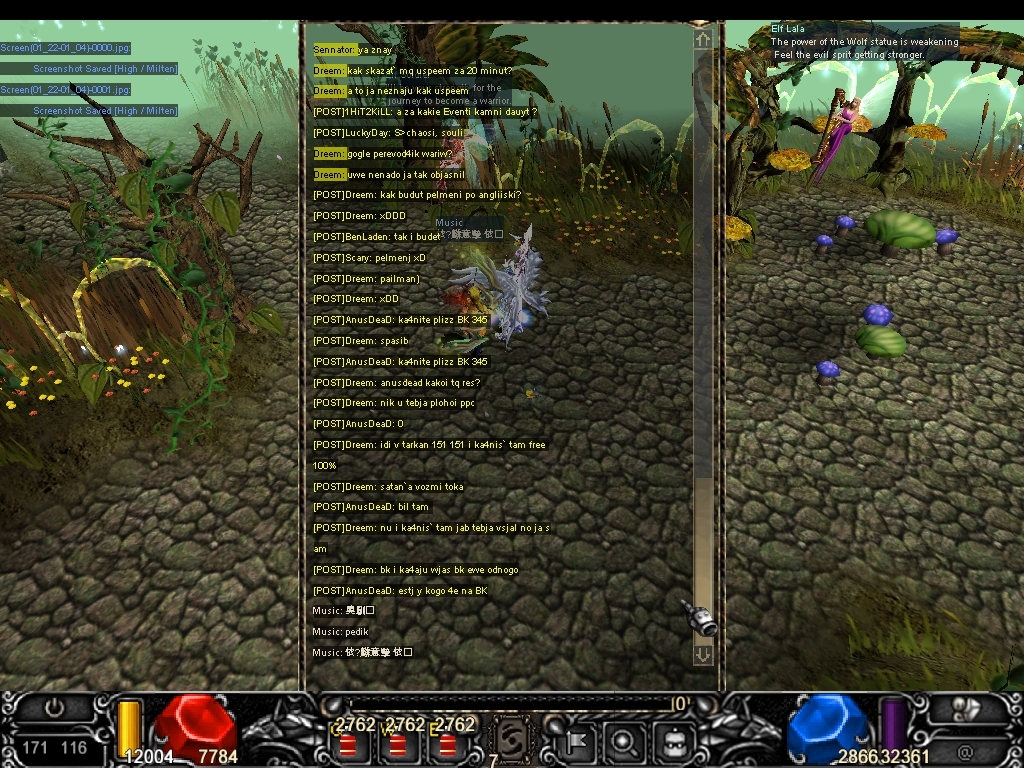The height and width of the screenshot is (768, 1024).
Task: Click the power button in the bottom-left panel
Action: 54,708
